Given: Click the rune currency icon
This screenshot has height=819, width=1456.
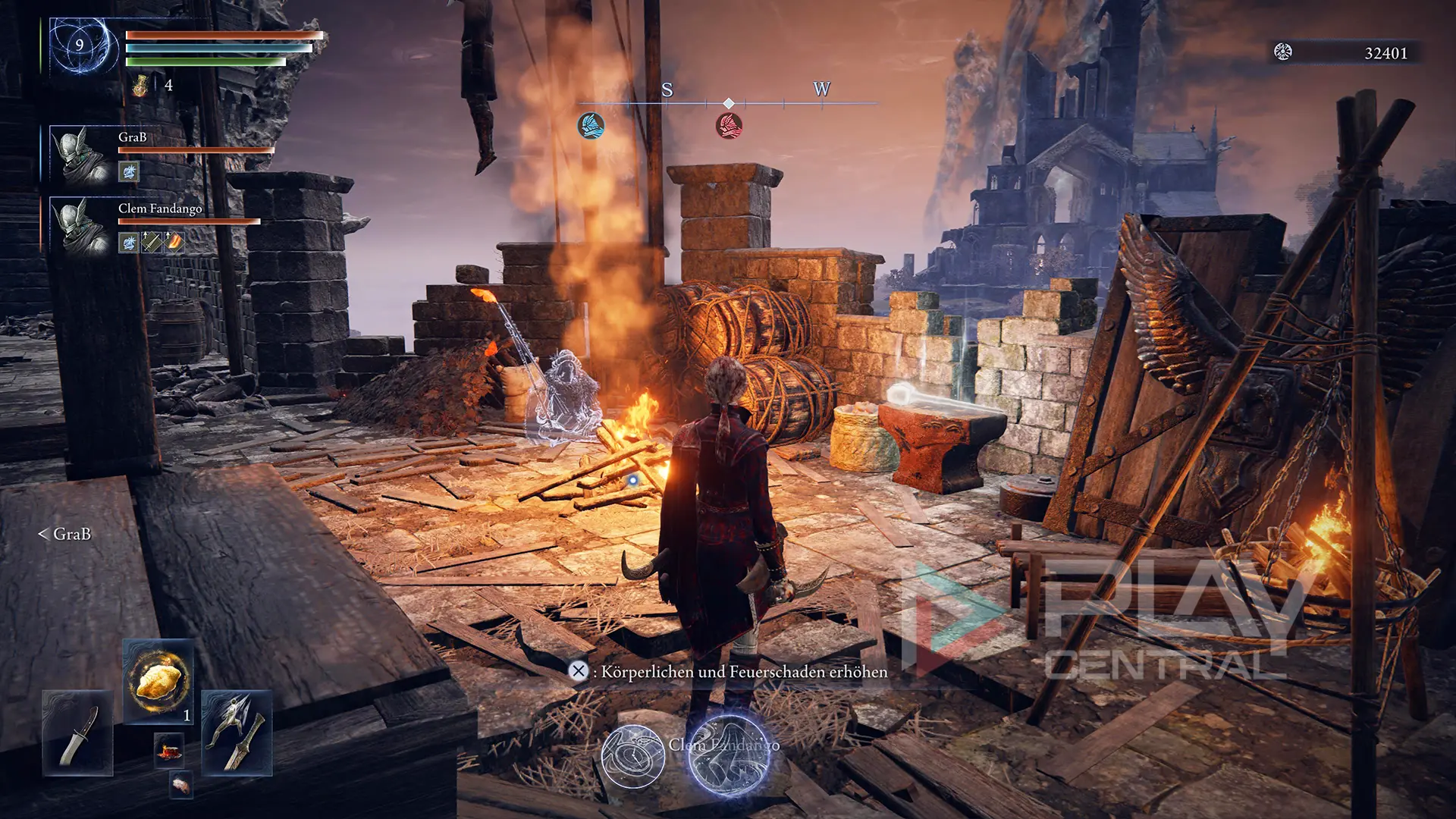Looking at the screenshot, I should pos(1282,52).
